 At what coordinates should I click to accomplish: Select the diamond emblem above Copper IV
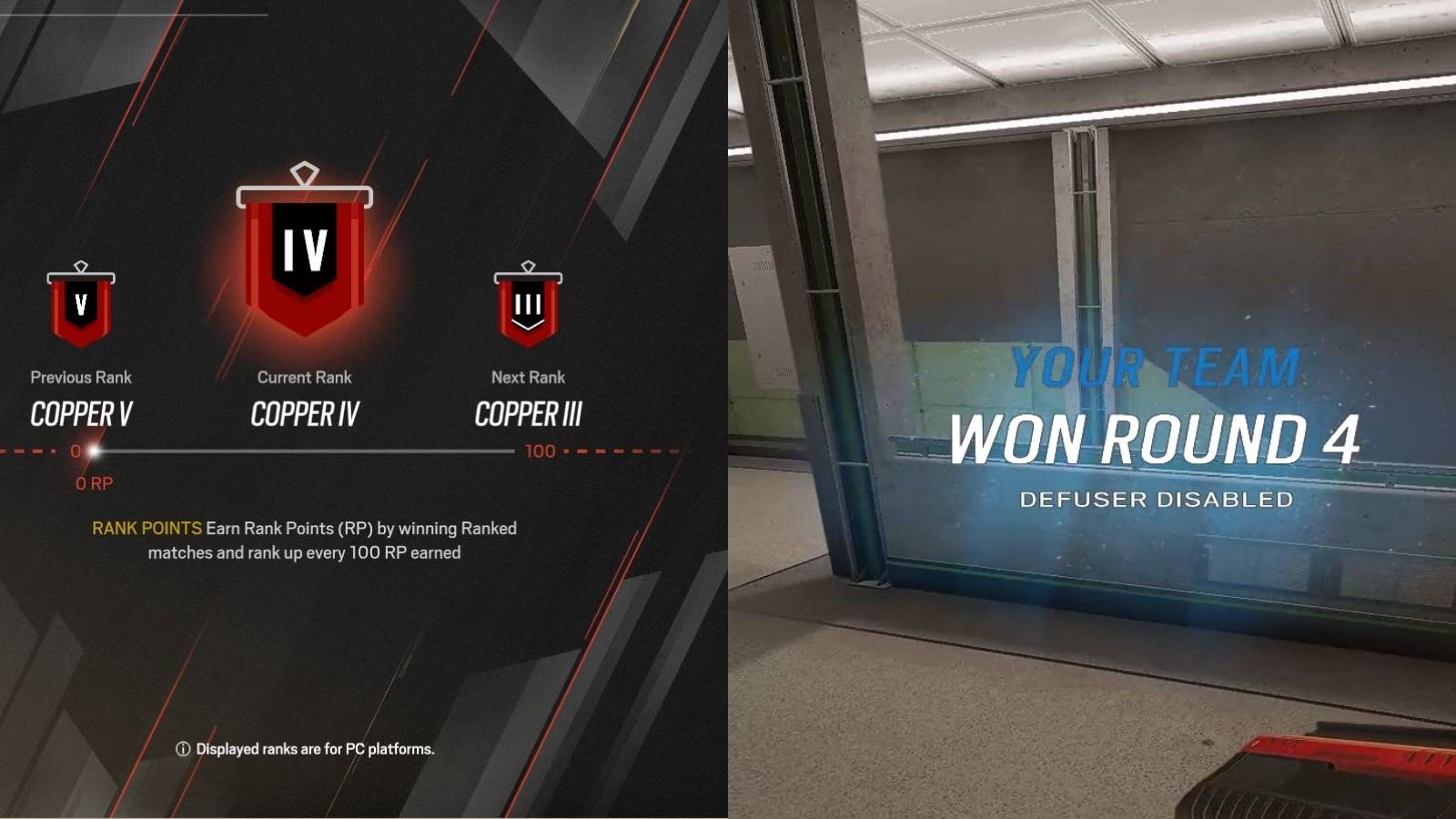tap(305, 171)
